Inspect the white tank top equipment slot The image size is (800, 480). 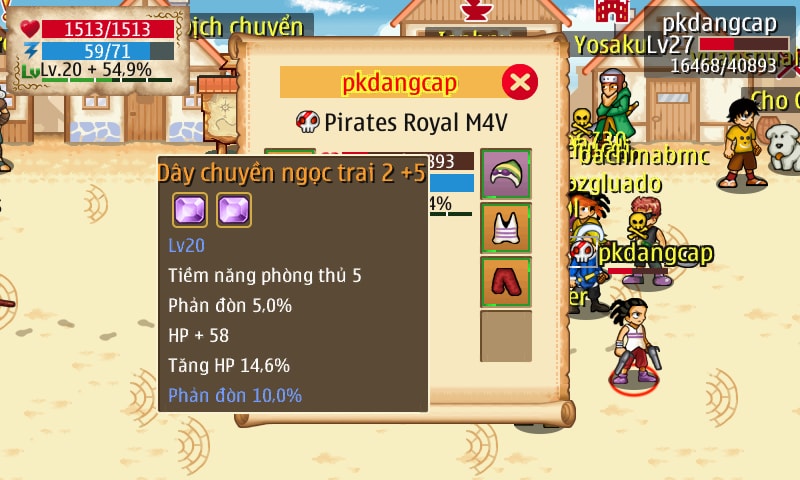point(506,228)
